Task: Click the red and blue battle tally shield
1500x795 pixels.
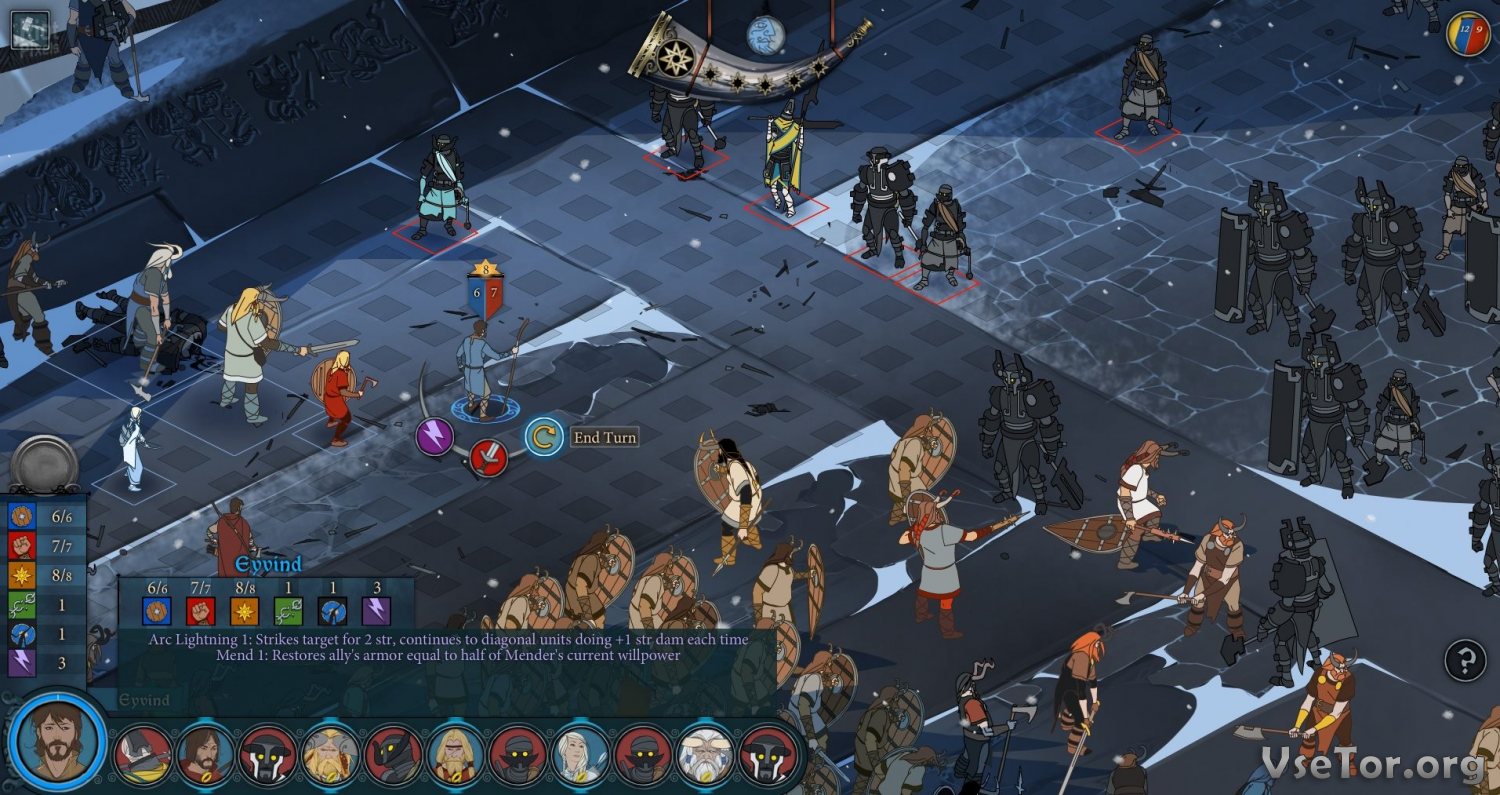Action: click(1468, 33)
